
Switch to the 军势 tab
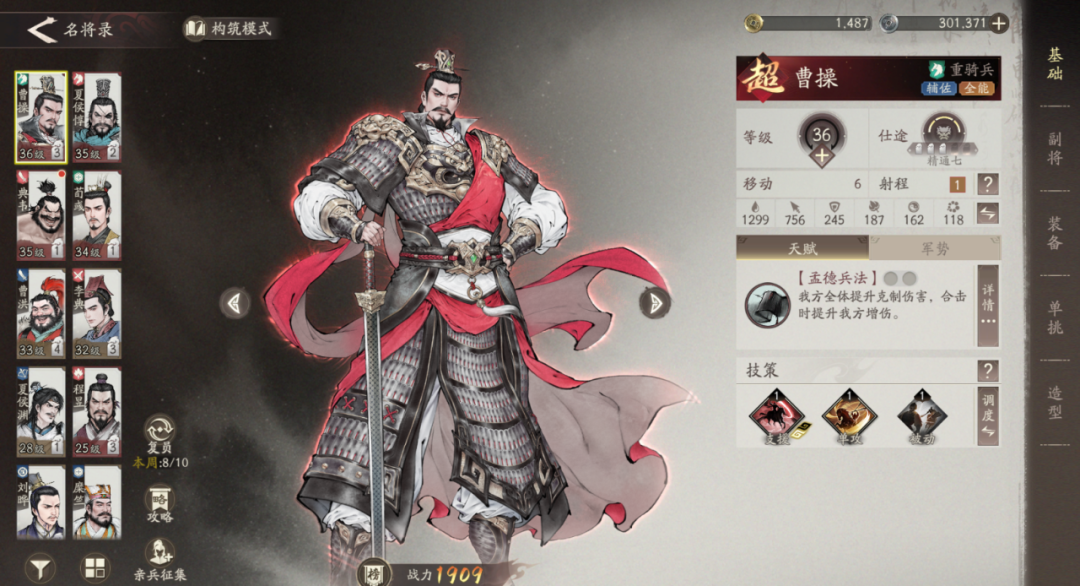(934, 248)
